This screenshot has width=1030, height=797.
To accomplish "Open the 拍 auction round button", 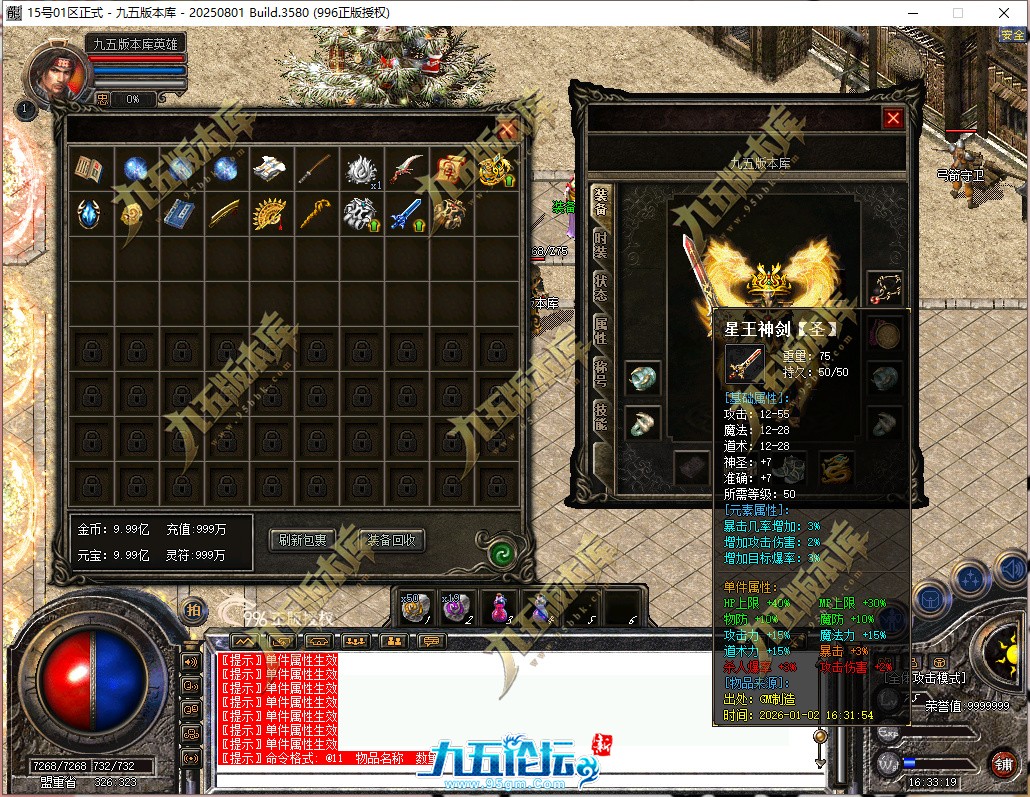I will [x=193, y=608].
